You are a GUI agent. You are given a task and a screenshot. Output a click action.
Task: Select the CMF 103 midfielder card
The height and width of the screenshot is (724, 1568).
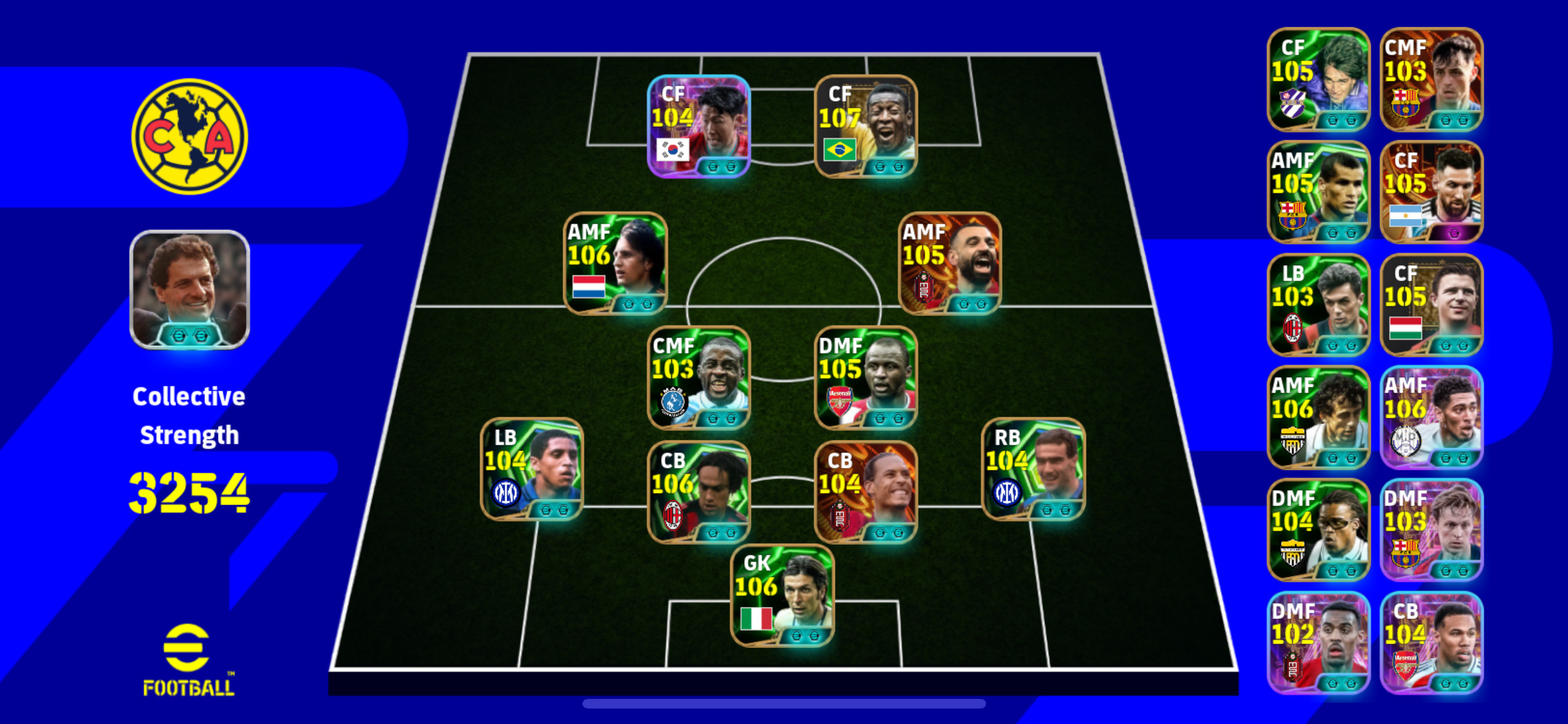click(x=698, y=378)
